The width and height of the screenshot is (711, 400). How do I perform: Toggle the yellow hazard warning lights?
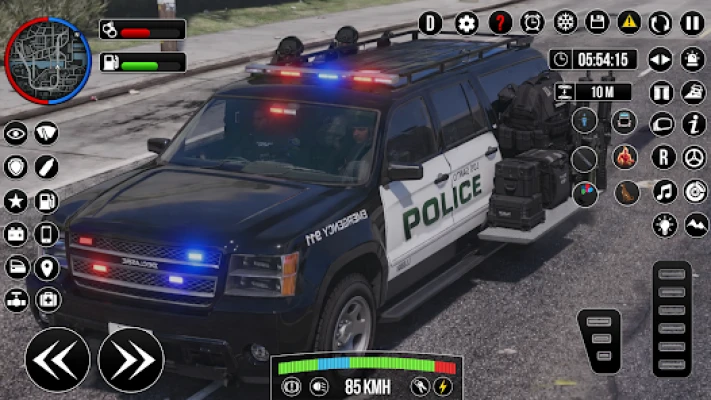(x=629, y=23)
